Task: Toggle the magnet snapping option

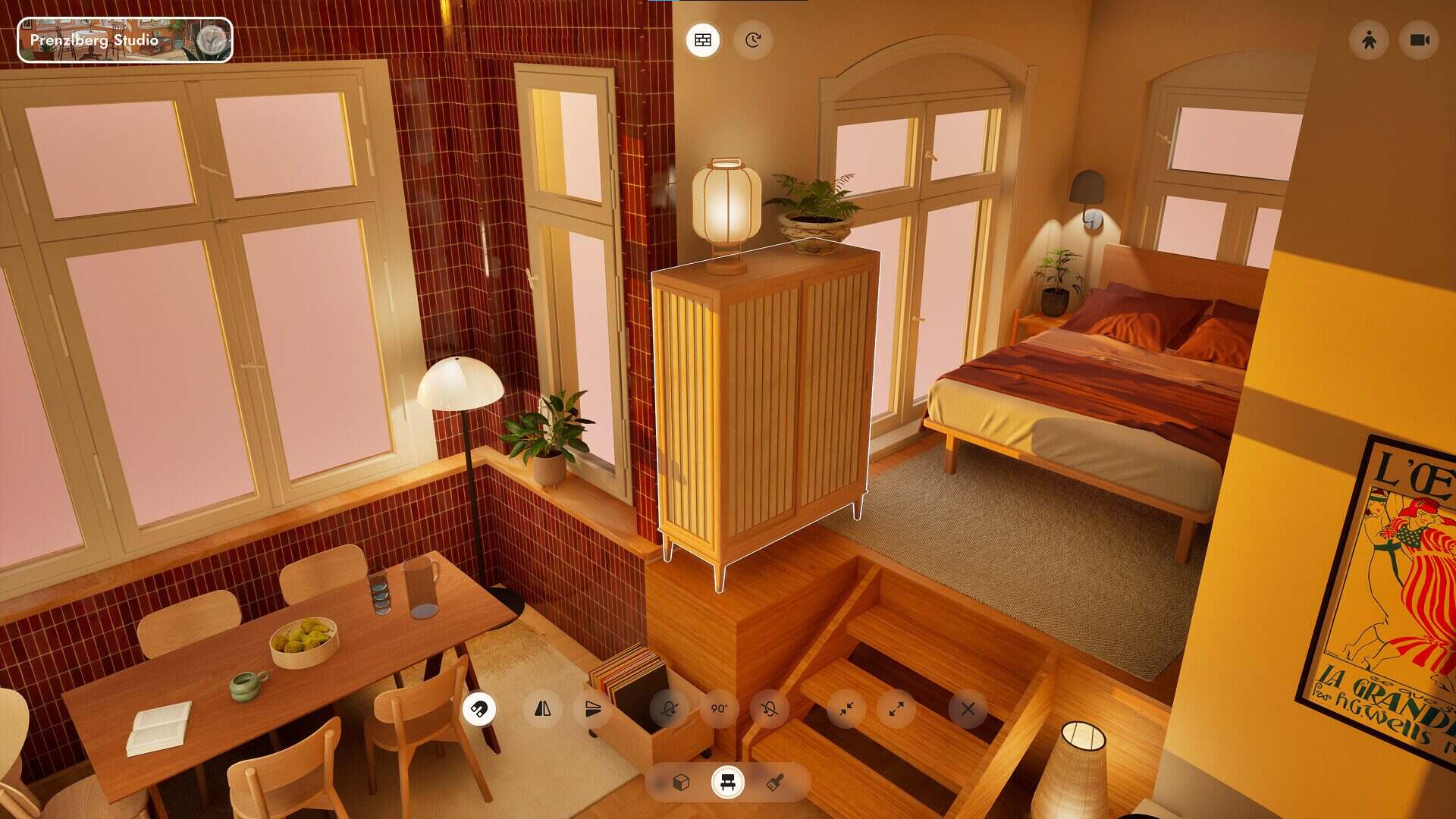Action: pos(480,711)
